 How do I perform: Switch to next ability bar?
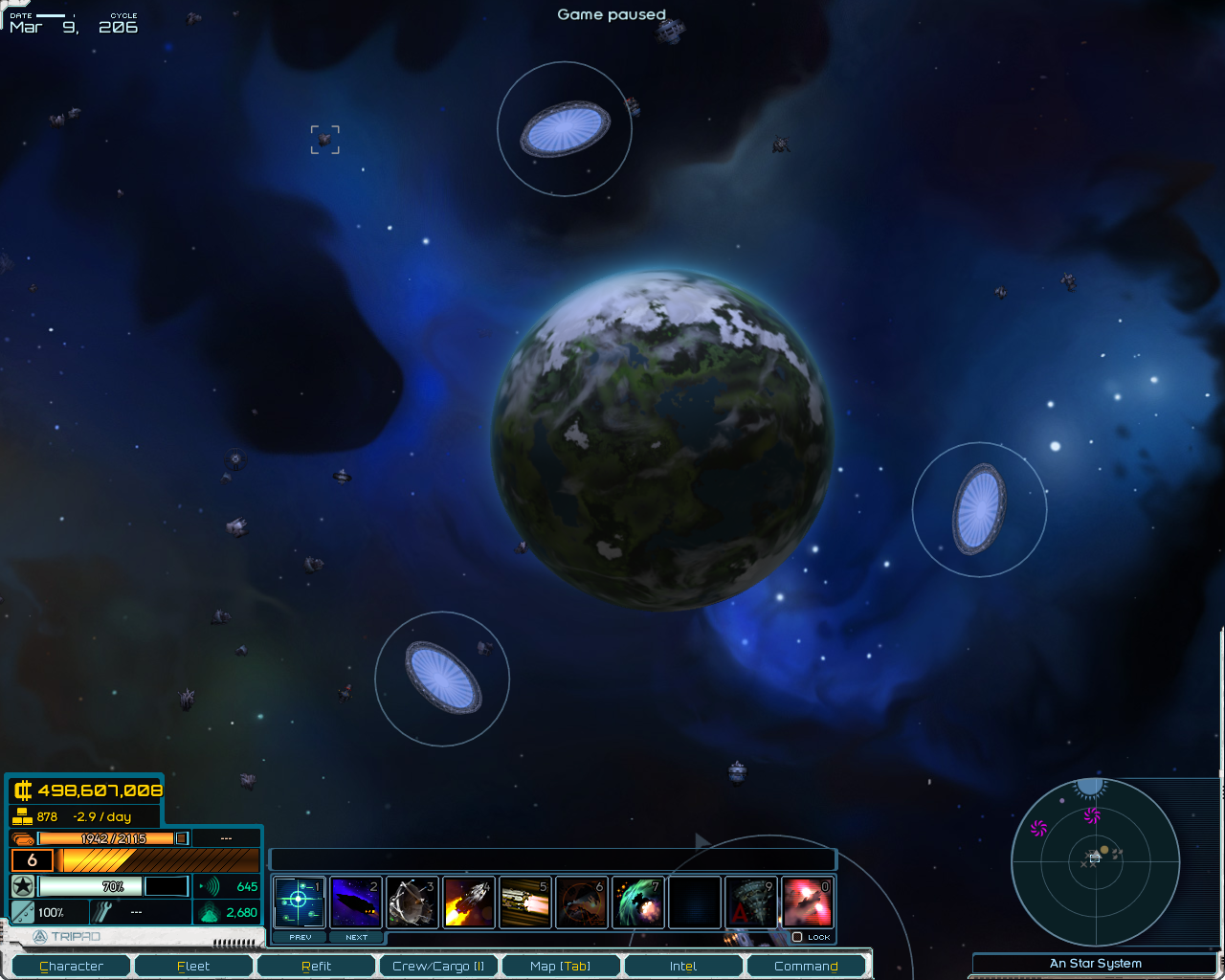(x=356, y=937)
